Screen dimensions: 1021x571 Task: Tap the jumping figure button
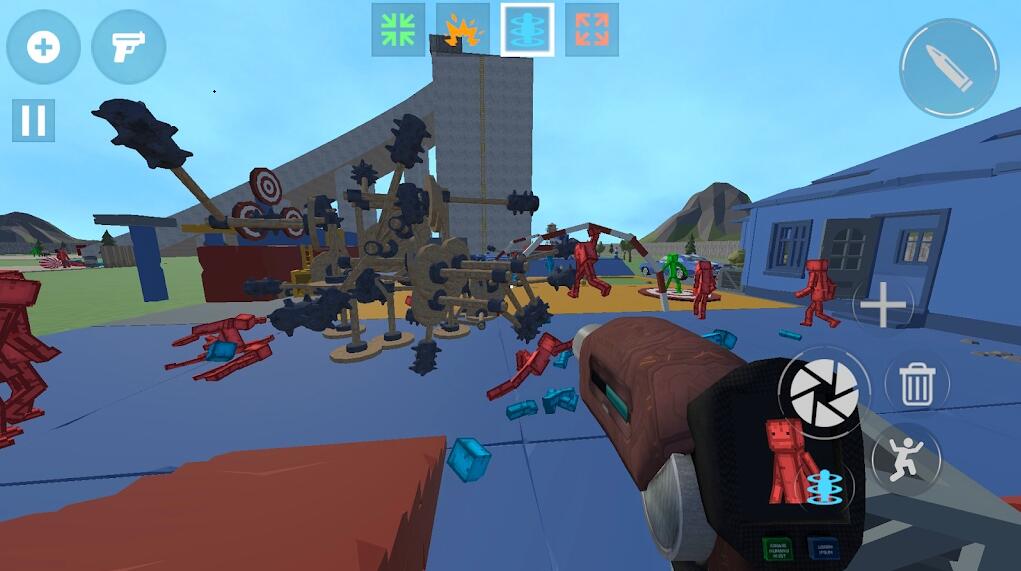(905, 459)
